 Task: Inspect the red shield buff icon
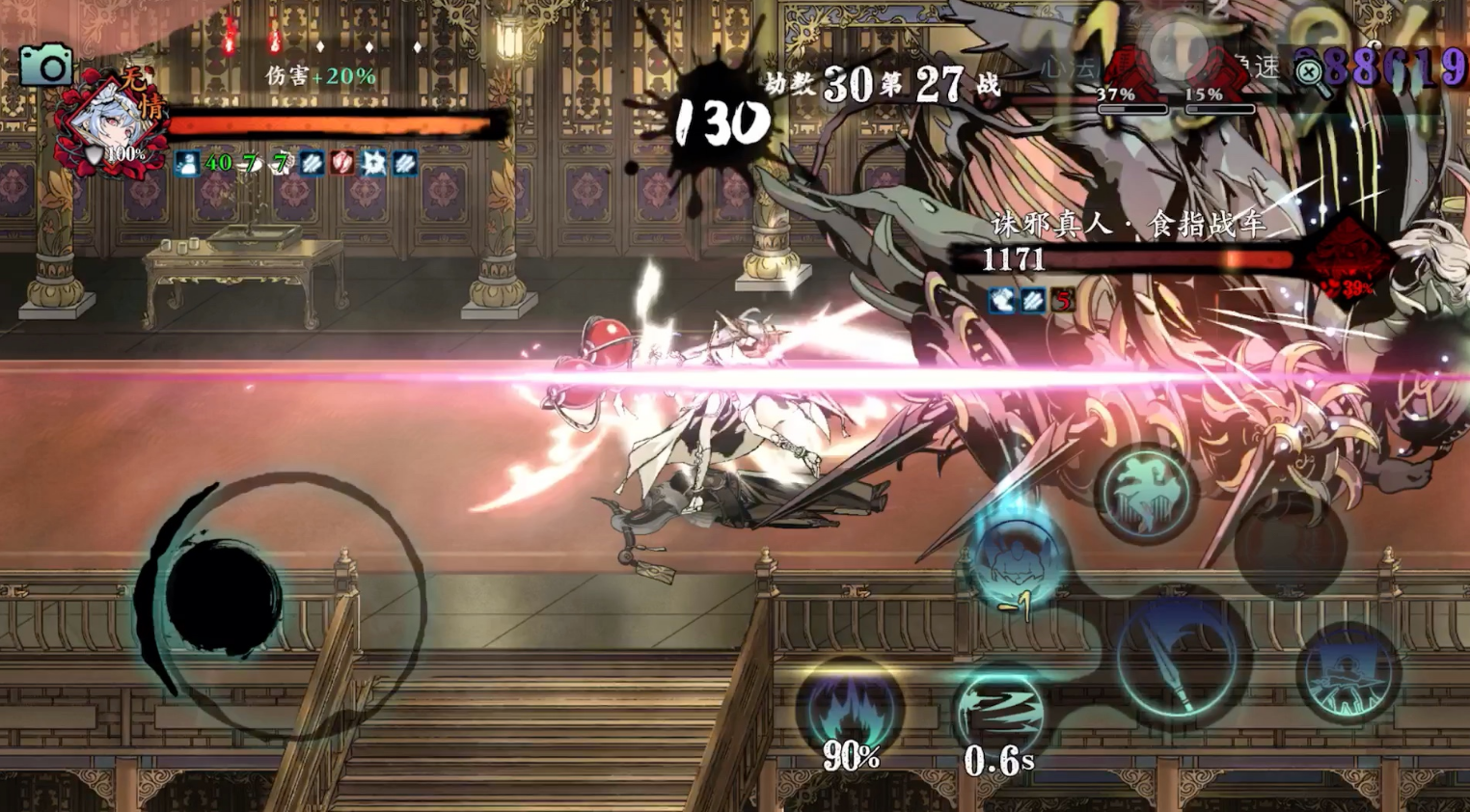(341, 163)
